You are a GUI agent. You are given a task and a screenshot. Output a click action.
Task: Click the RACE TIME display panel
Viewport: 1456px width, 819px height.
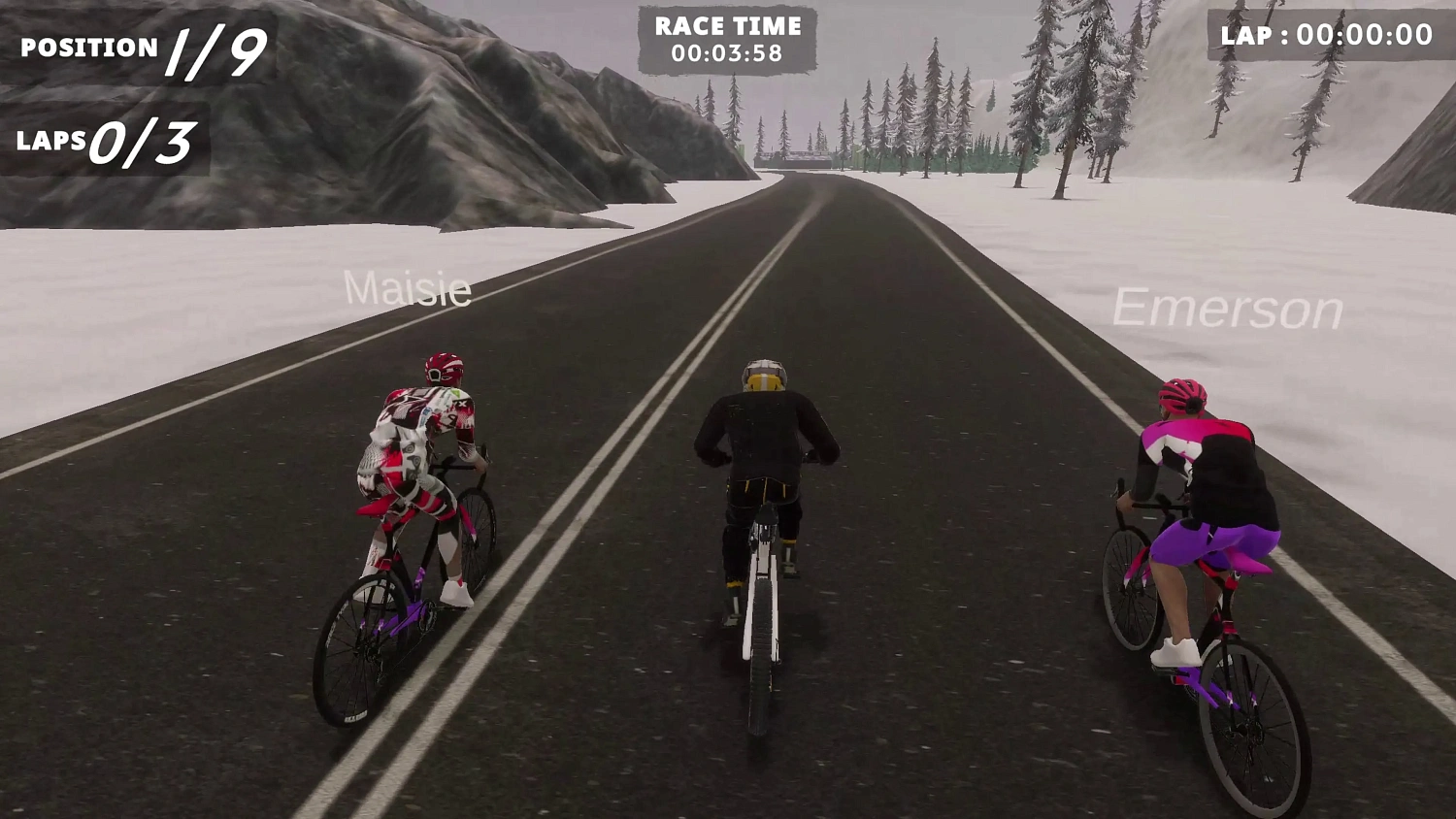point(728,39)
